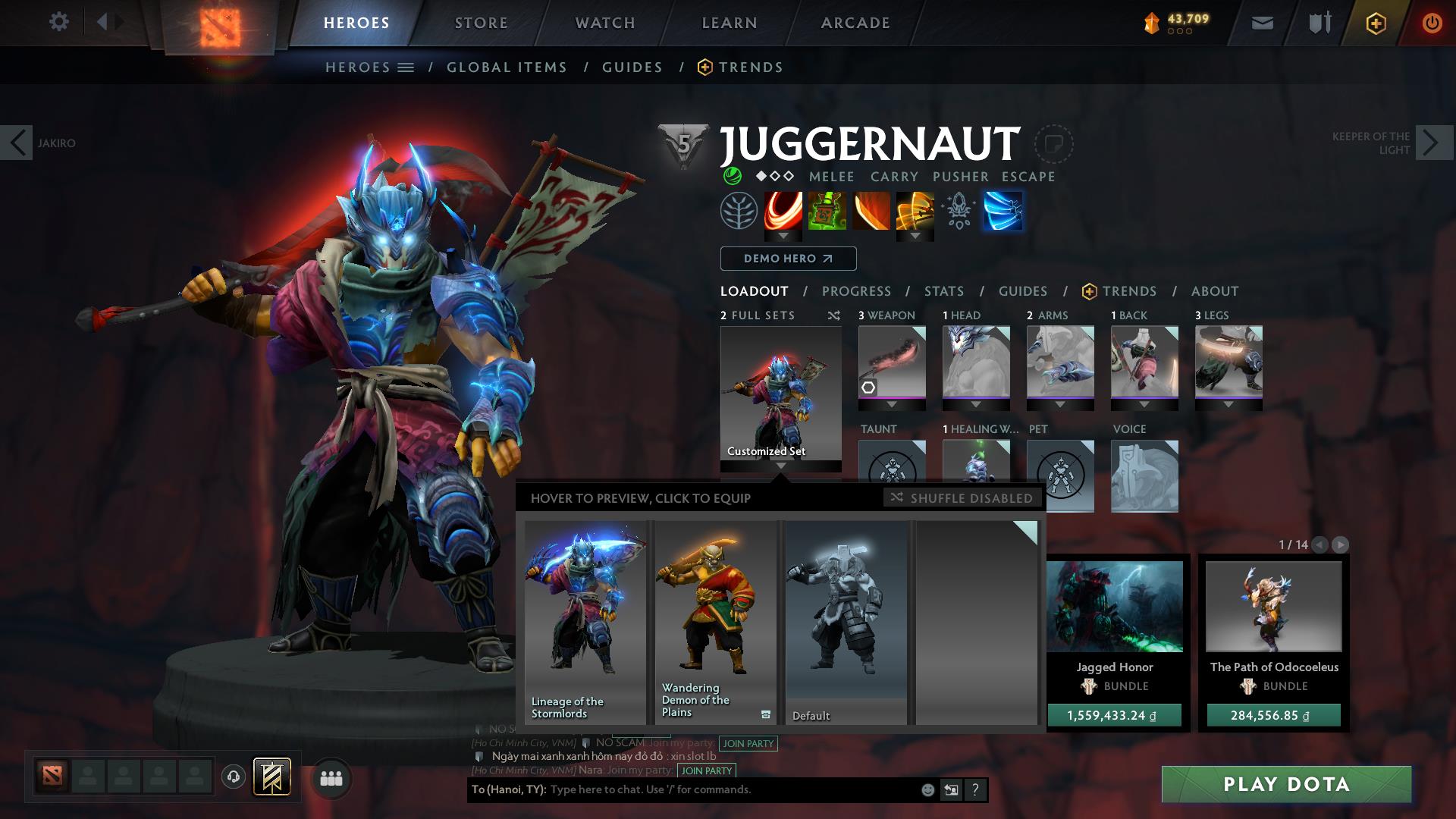Switch to the STATS tab
1456x819 pixels.
coord(943,290)
